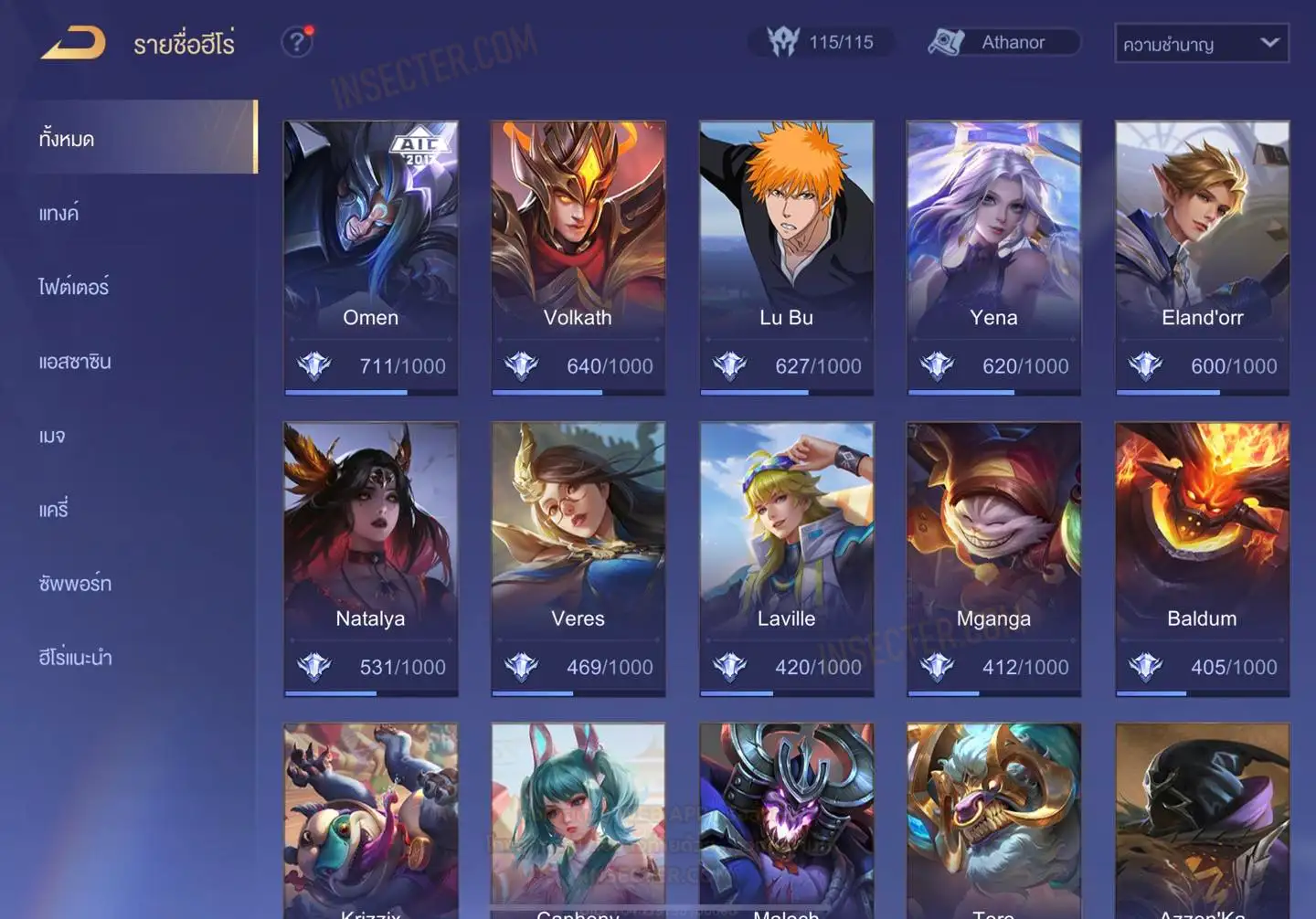Viewport: 1316px width, 919px height.
Task: Go back using the top-left arrow
Action: 73,43
